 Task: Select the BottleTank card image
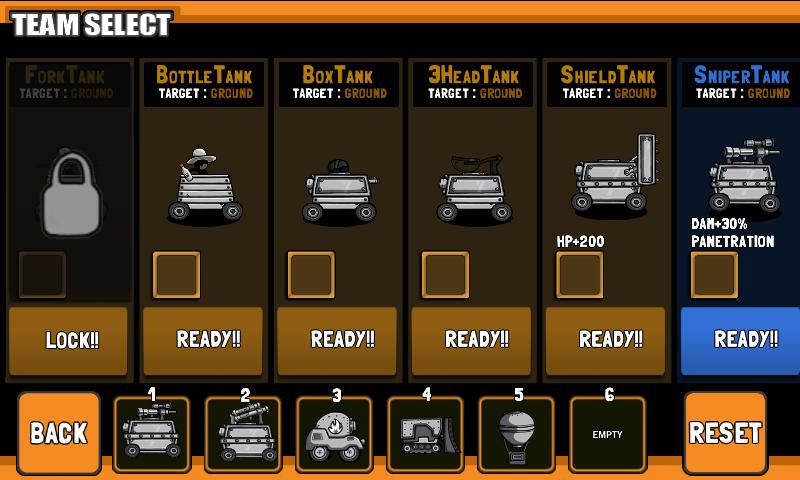coord(204,185)
